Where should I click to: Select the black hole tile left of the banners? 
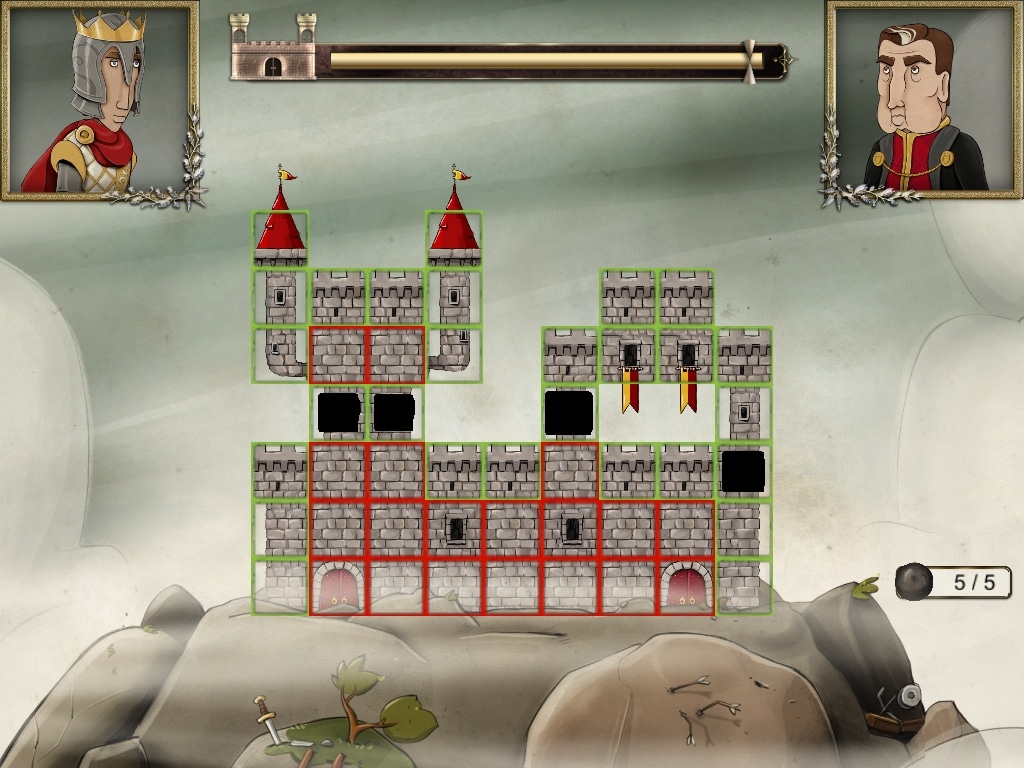point(570,413)
